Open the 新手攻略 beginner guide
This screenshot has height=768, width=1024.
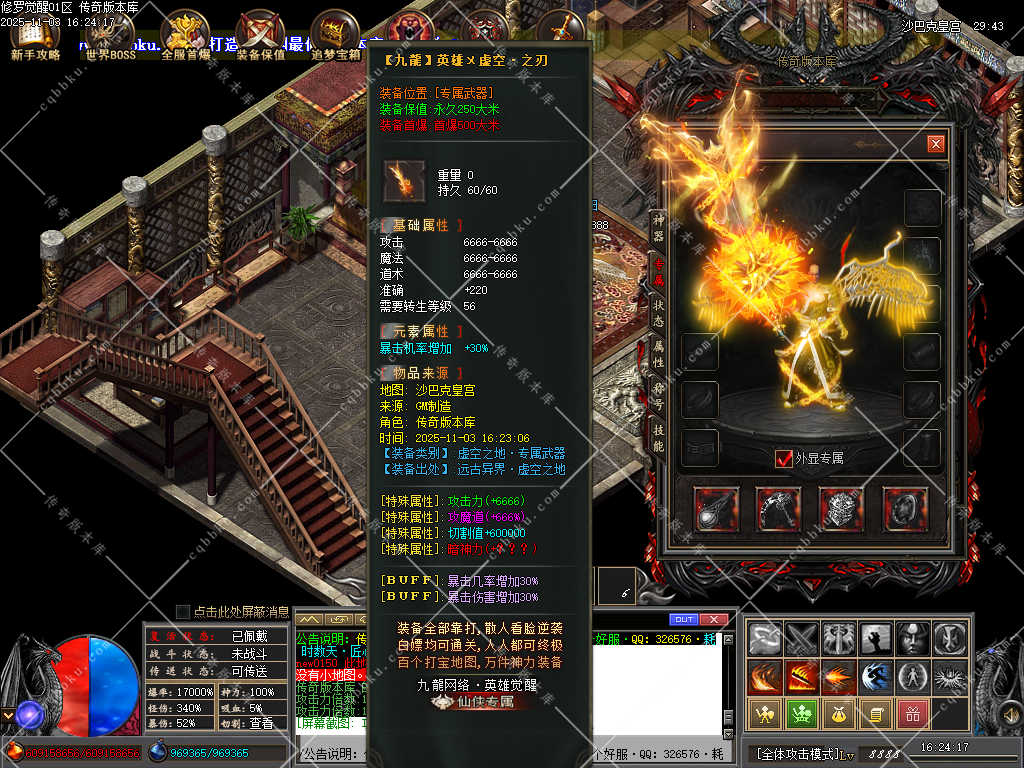click(35, 36)
